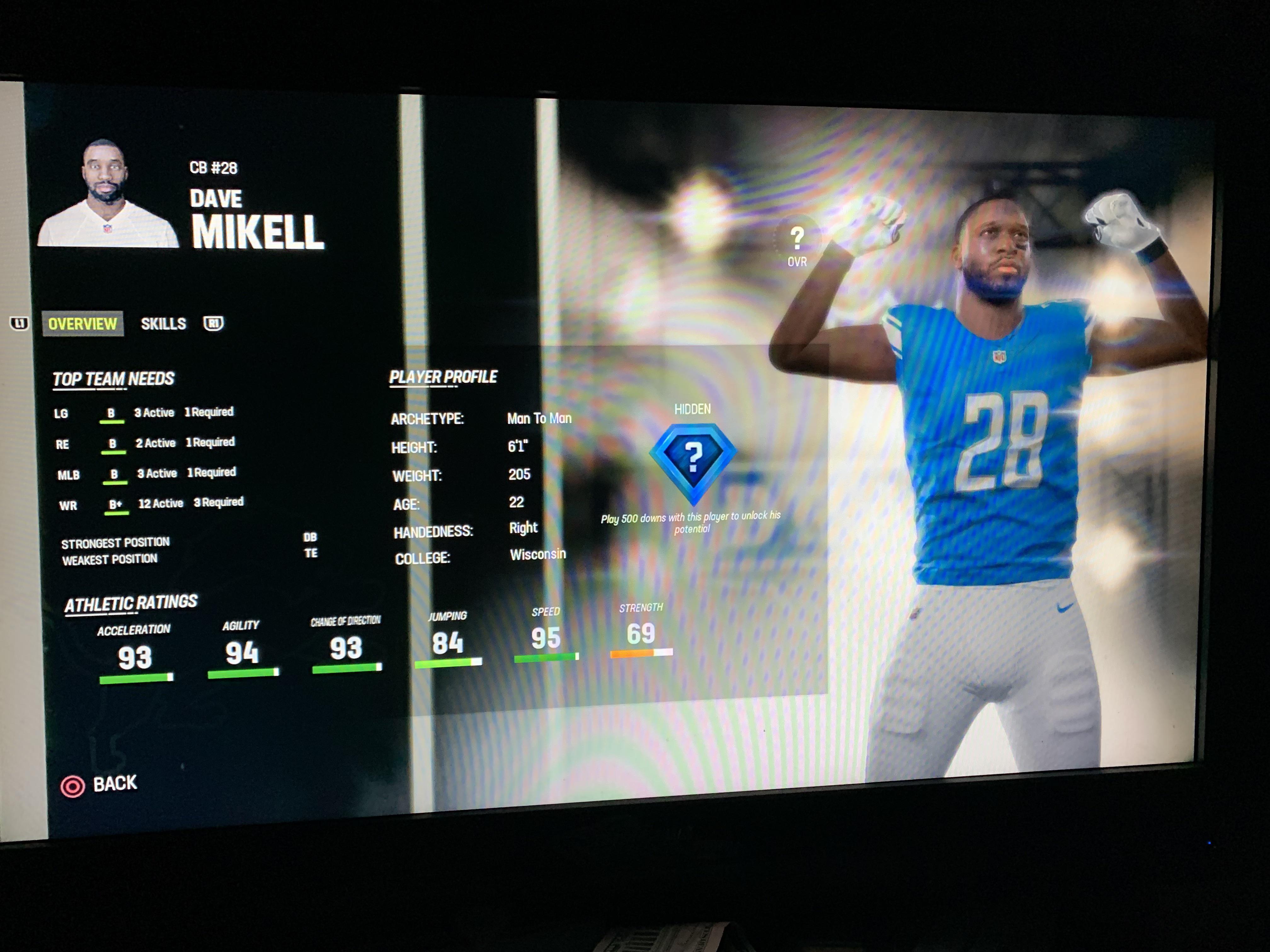This screenshot has height=952, width=1270.
Task: Select the Overview tab
Action: pos(82,323)
